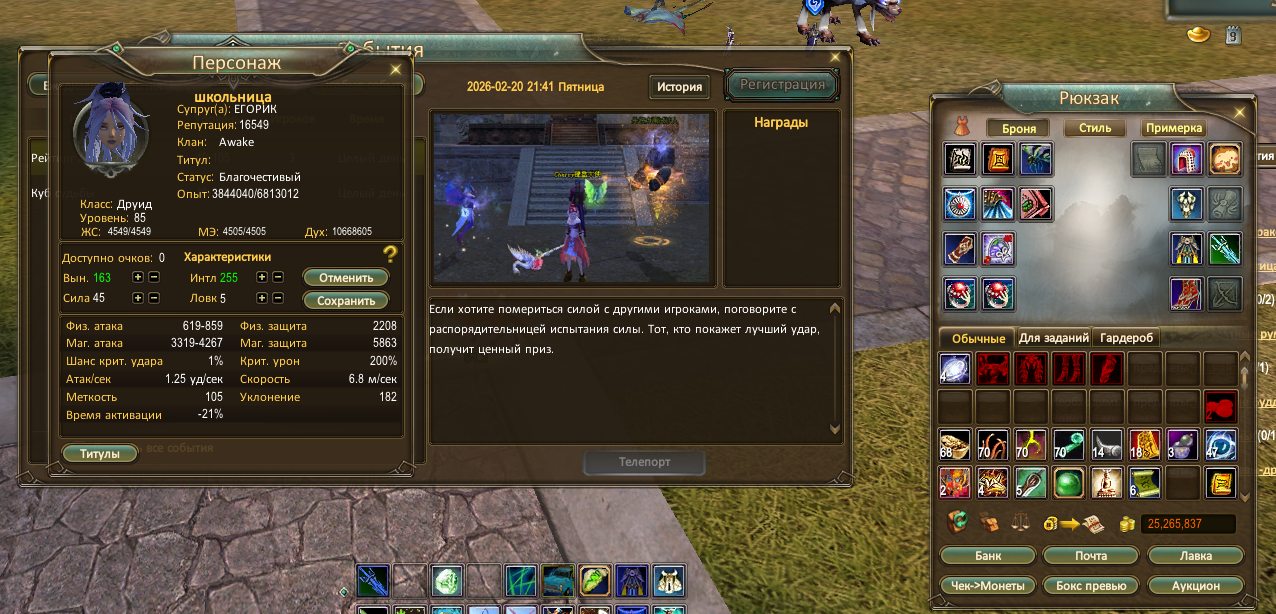The height and width of the screenshot is (614, 1276).
Task: Click the Чек->Монеты conversion button
Action: coord(988,586)
